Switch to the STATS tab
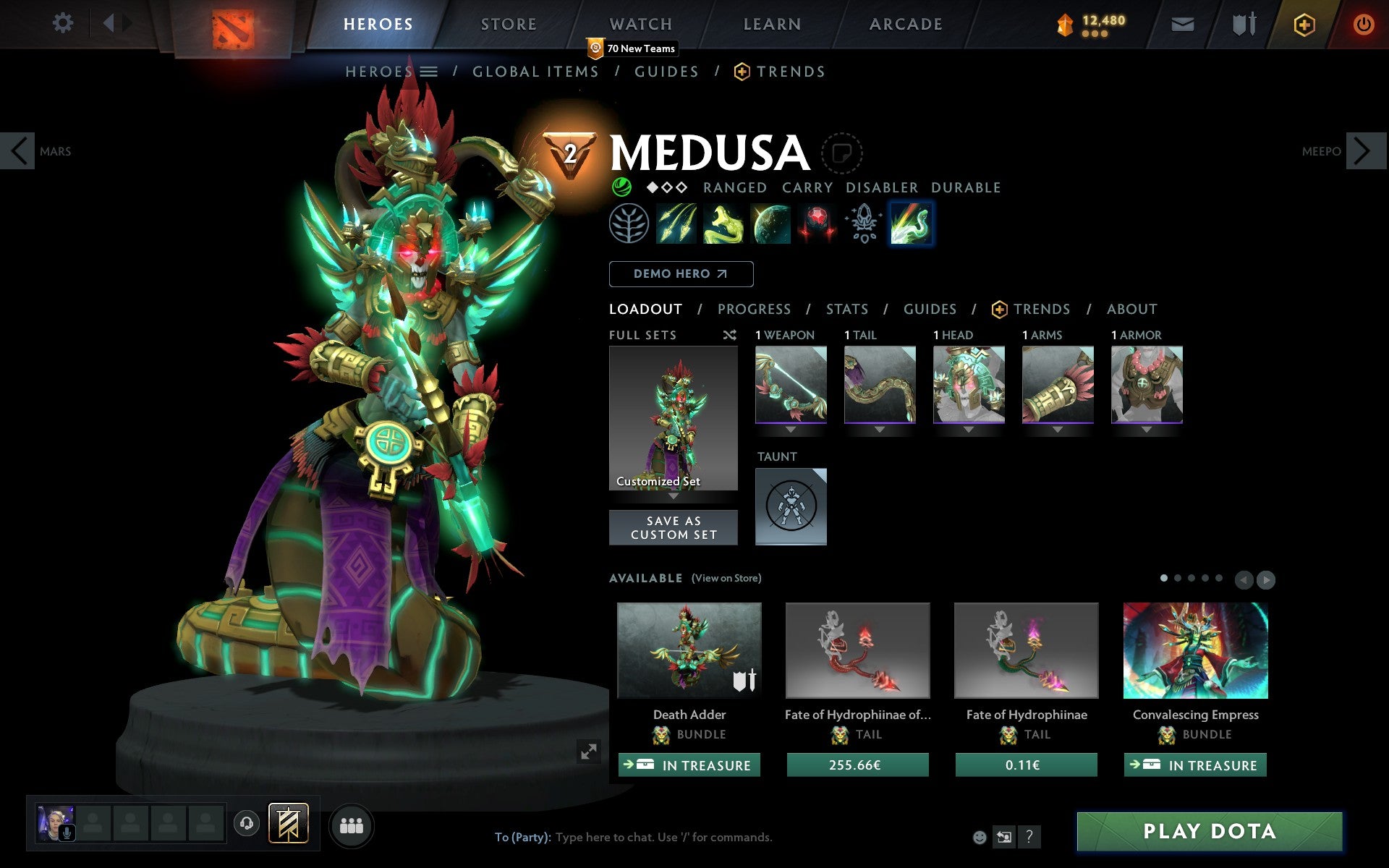 846,309
